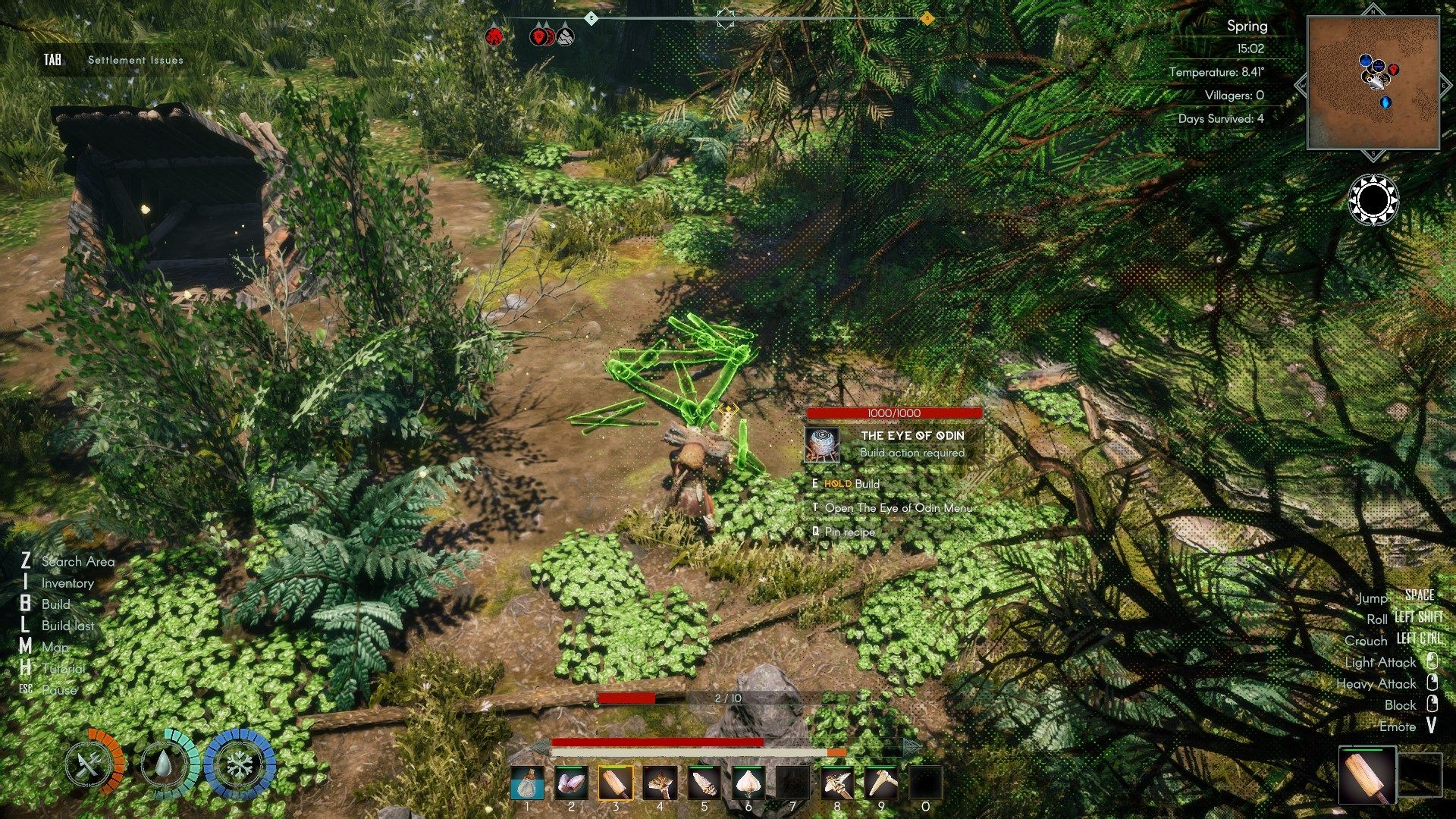Click the black sun day-cycle dial
Viewport: 1456px width, 819px height.
point(1373,200)
